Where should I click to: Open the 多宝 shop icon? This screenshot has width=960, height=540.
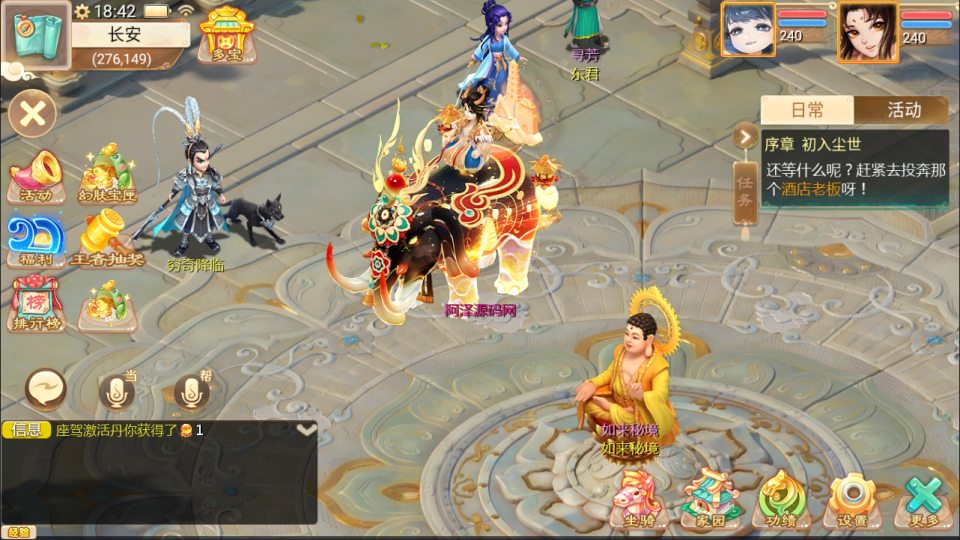(225, 35)
